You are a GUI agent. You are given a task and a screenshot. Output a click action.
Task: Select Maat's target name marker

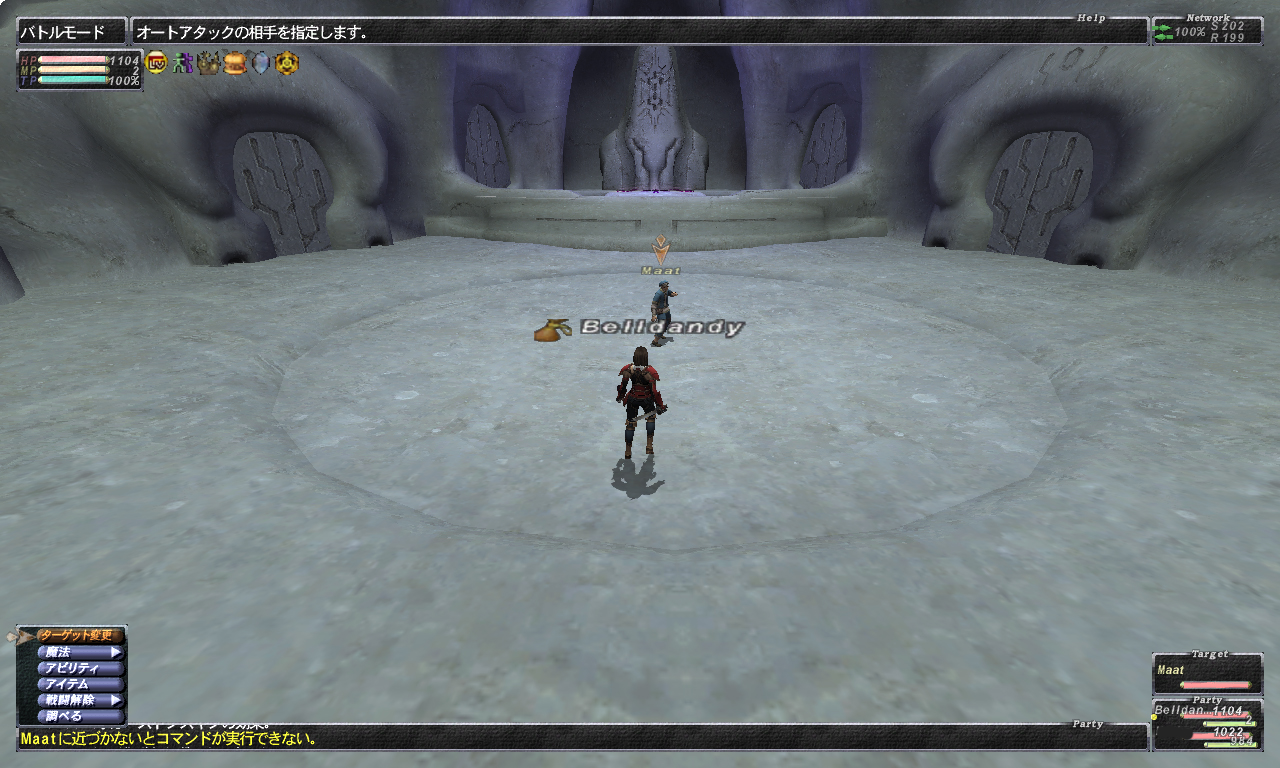click(660, 270)
